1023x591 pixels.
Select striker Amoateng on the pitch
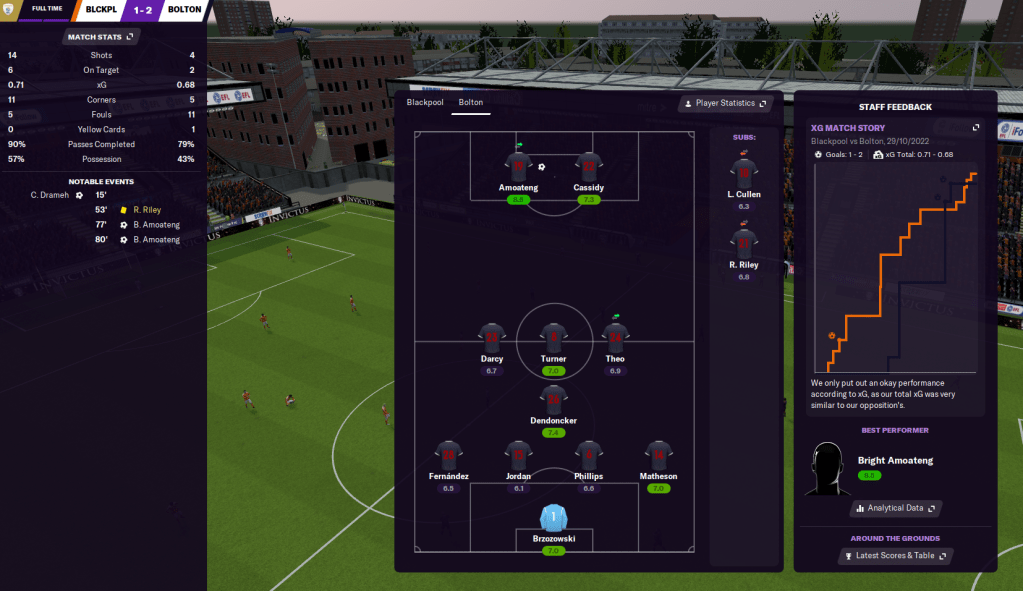(518, 168)
